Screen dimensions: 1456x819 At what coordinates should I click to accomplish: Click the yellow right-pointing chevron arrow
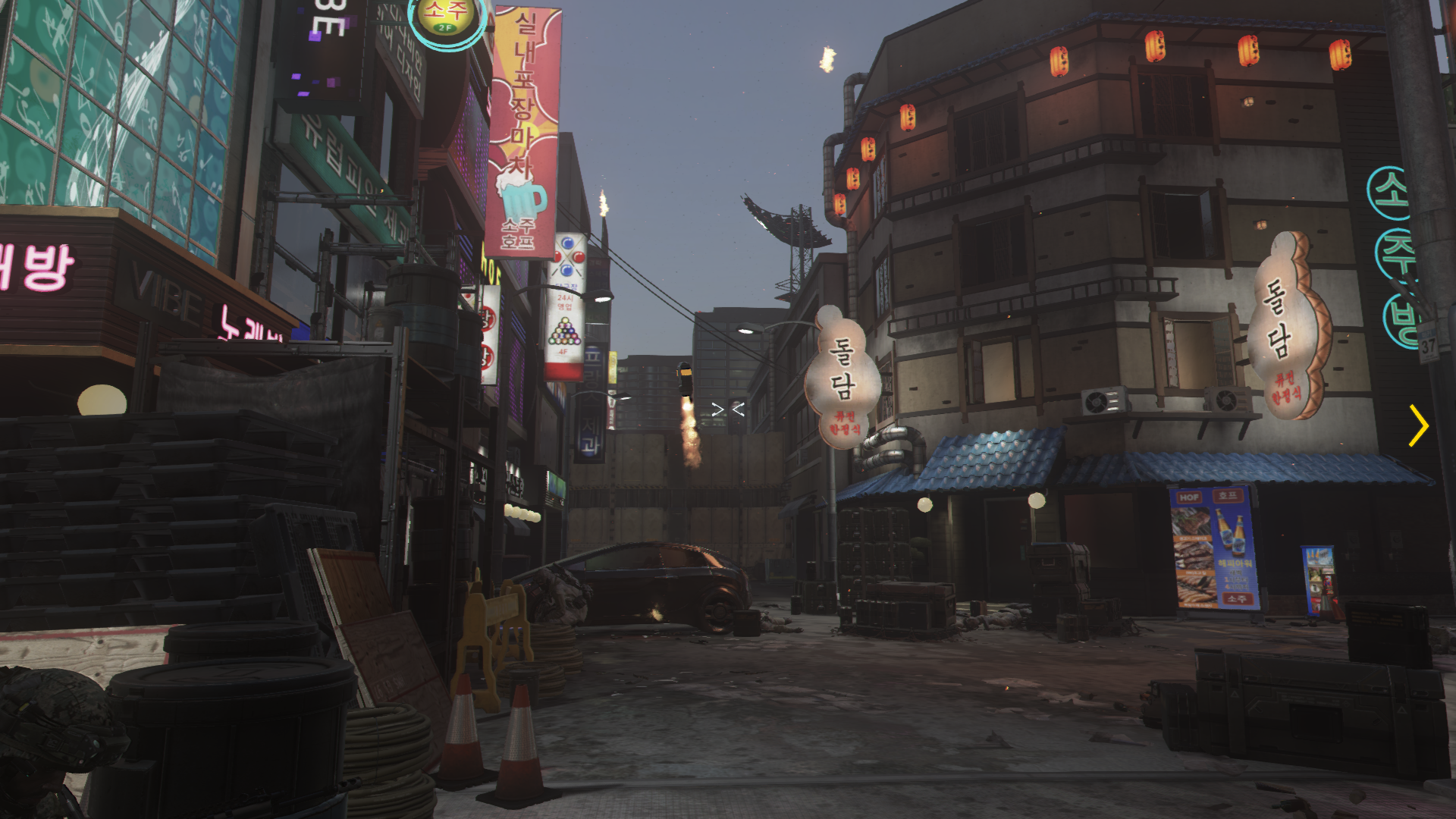coord(1419,425)
